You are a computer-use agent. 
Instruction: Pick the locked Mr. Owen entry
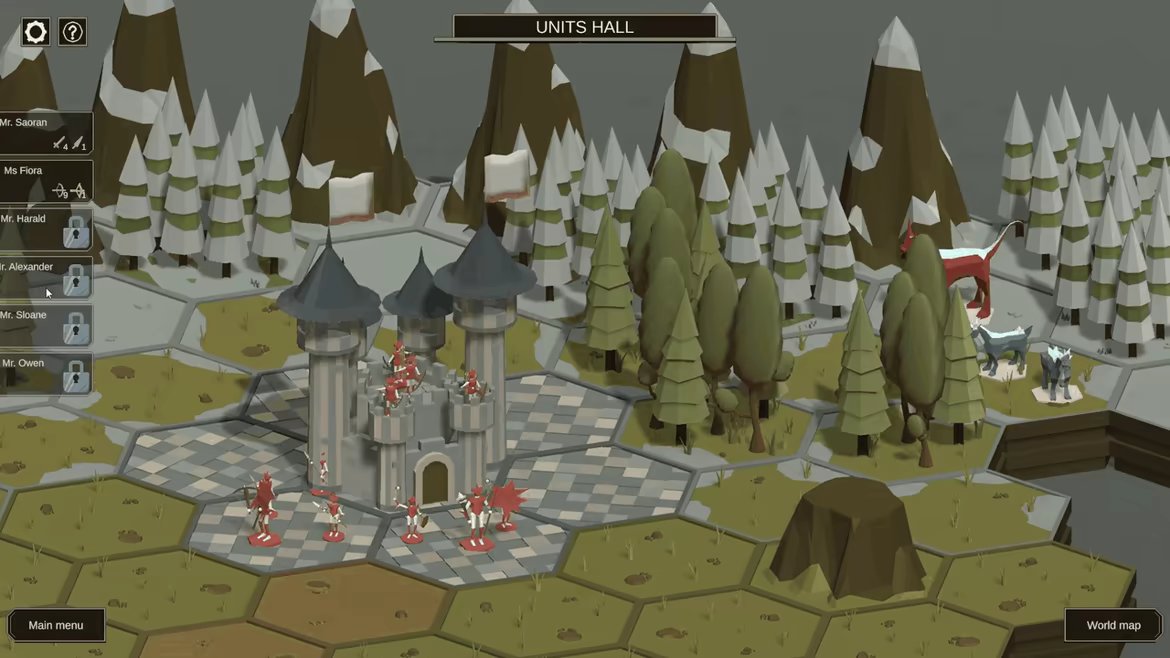[x=45, y=372]
